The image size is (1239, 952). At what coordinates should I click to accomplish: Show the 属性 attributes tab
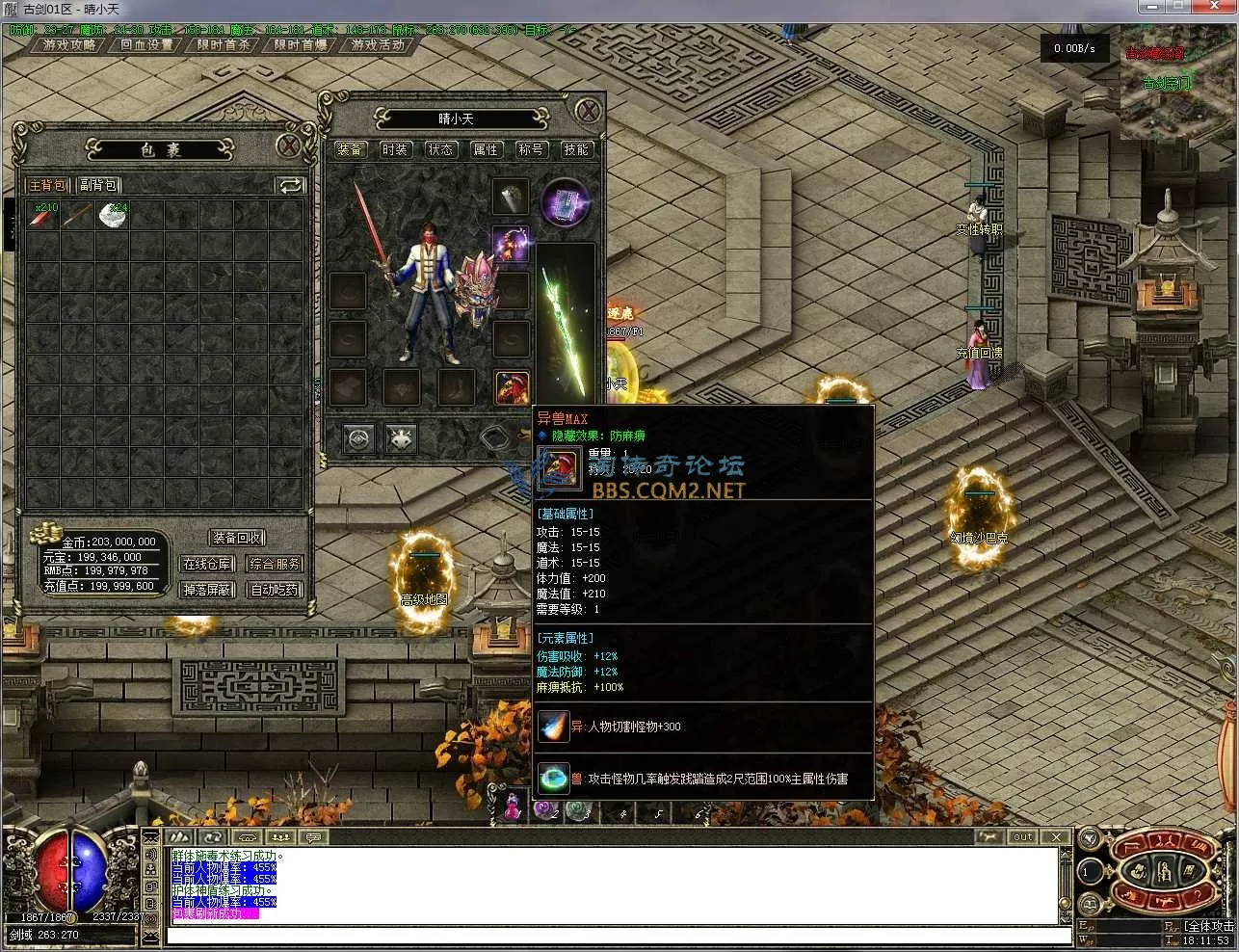(486, 149)
